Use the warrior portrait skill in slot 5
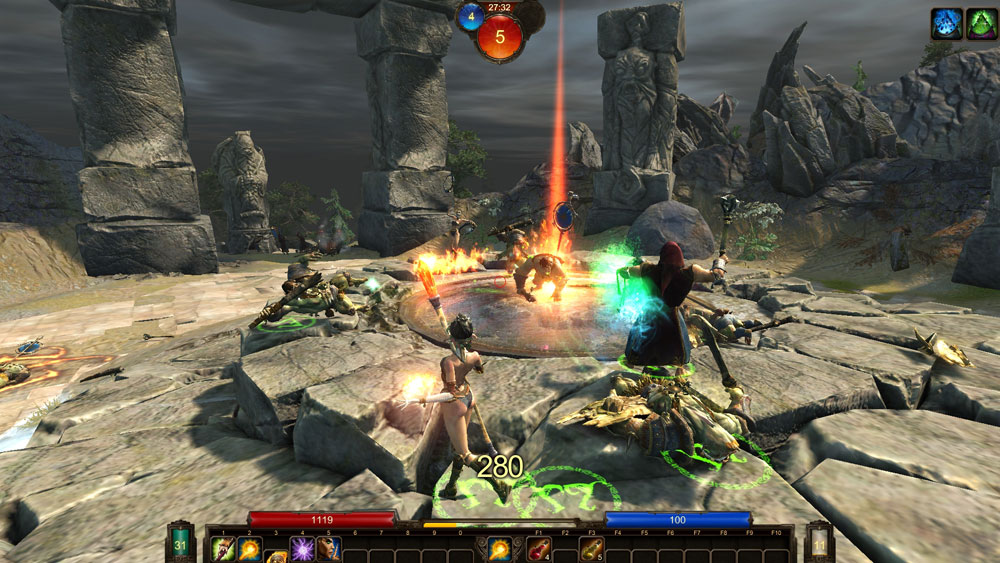1000x563 pixels. [328, 549]
